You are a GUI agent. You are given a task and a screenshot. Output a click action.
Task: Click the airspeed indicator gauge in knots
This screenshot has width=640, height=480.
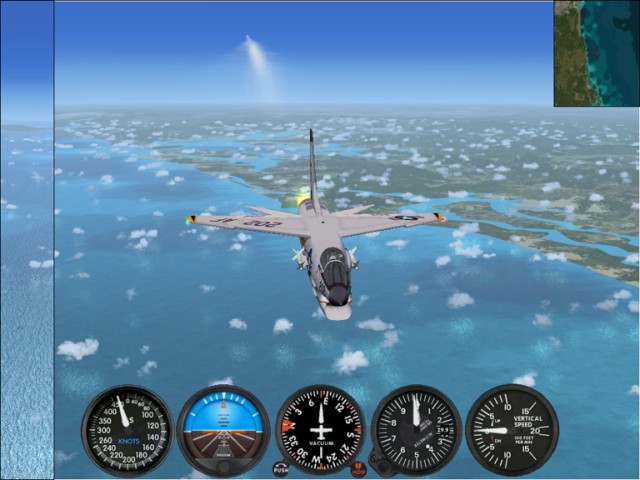tap(127, 430)
